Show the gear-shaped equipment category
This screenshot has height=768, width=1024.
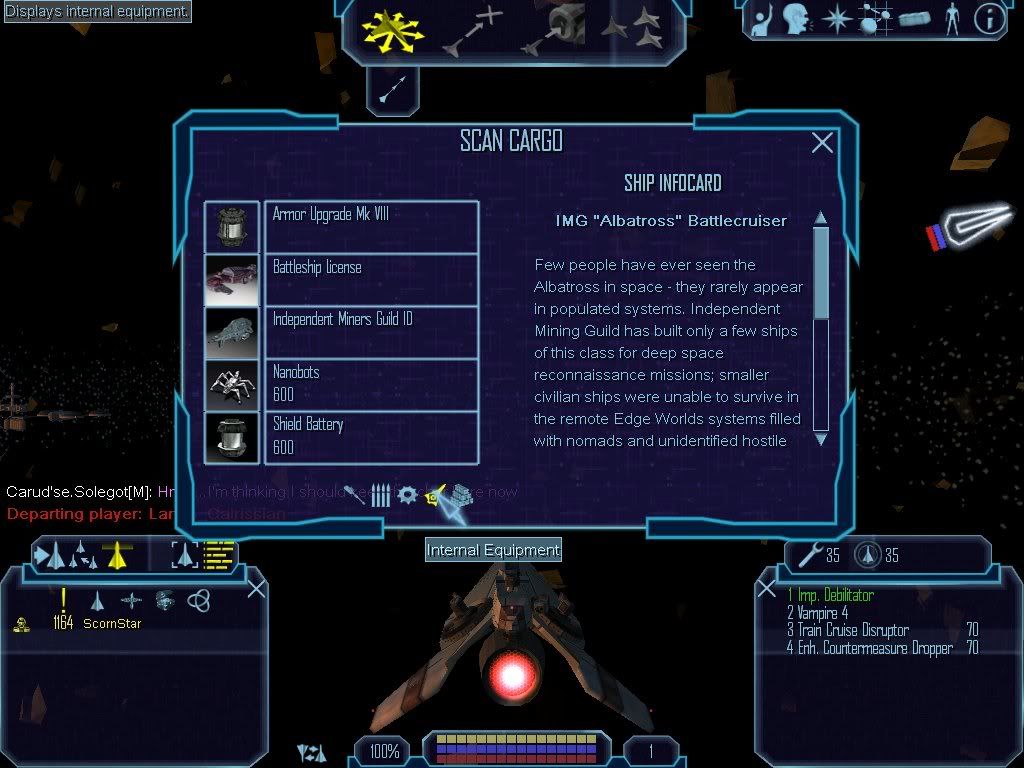407,495
